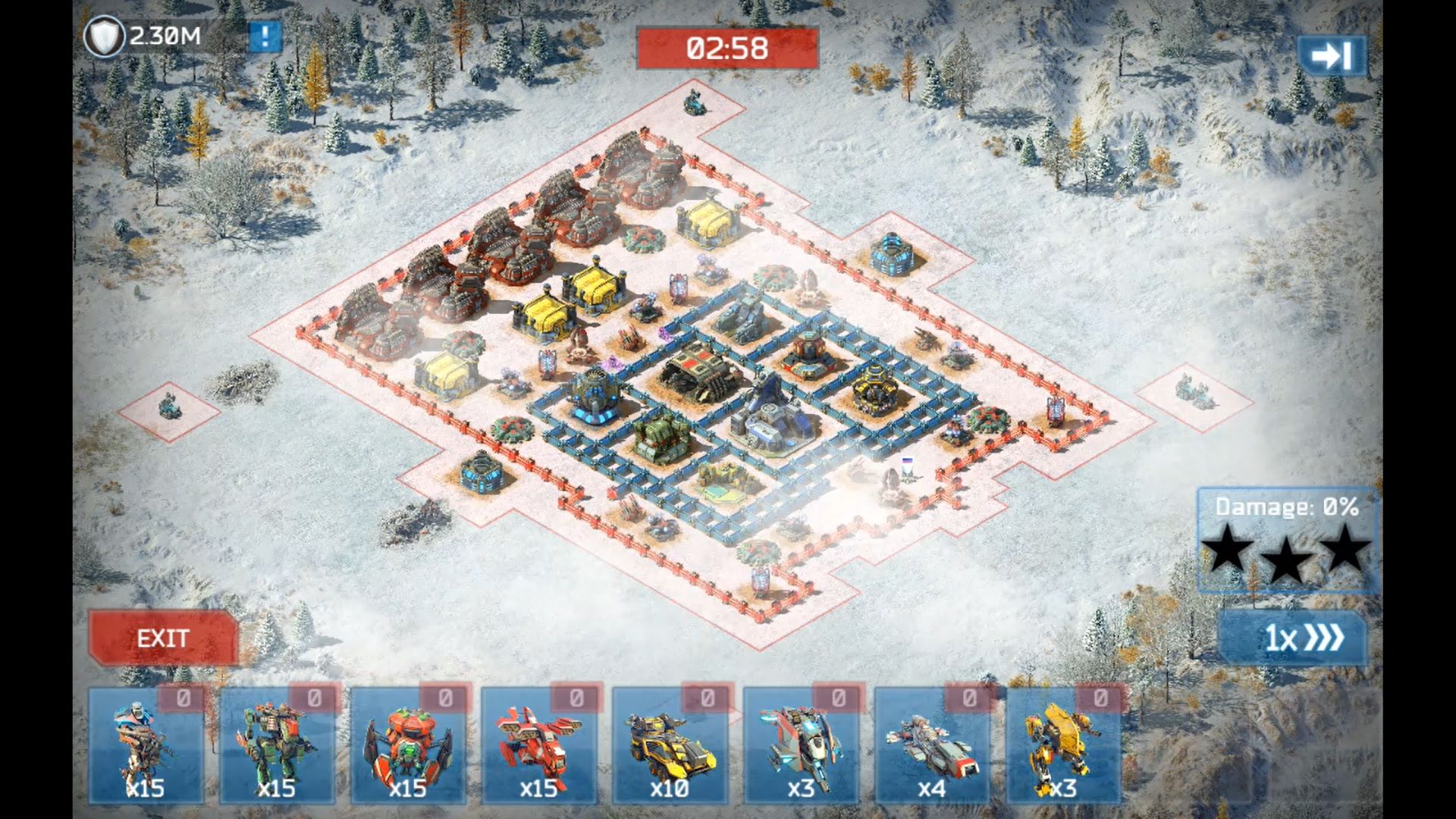1456x819 pixels.
Task: Choose the orange round walker unit card
Action: (408, 746)
